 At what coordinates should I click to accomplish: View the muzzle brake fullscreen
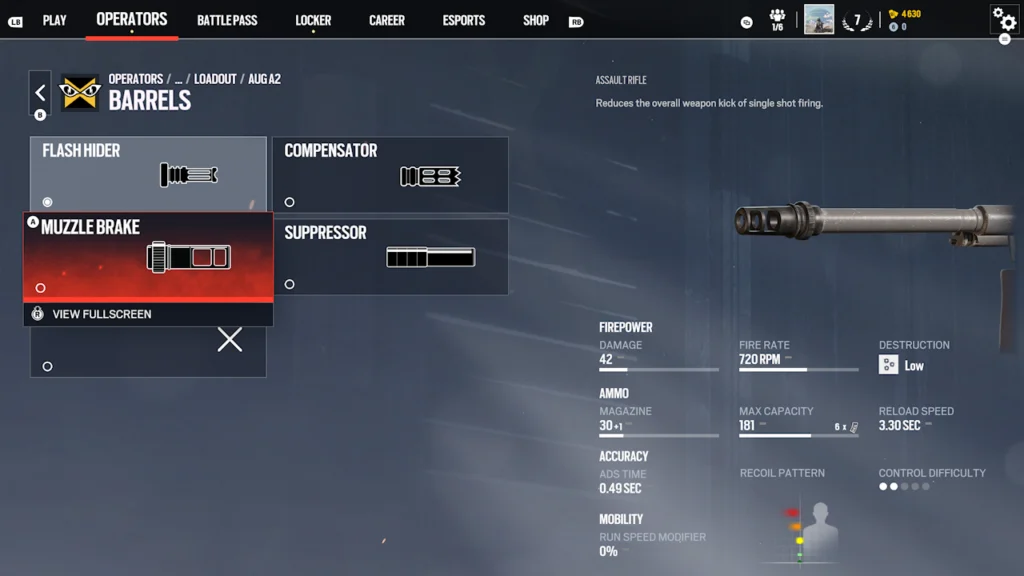(x=101, y=314)
